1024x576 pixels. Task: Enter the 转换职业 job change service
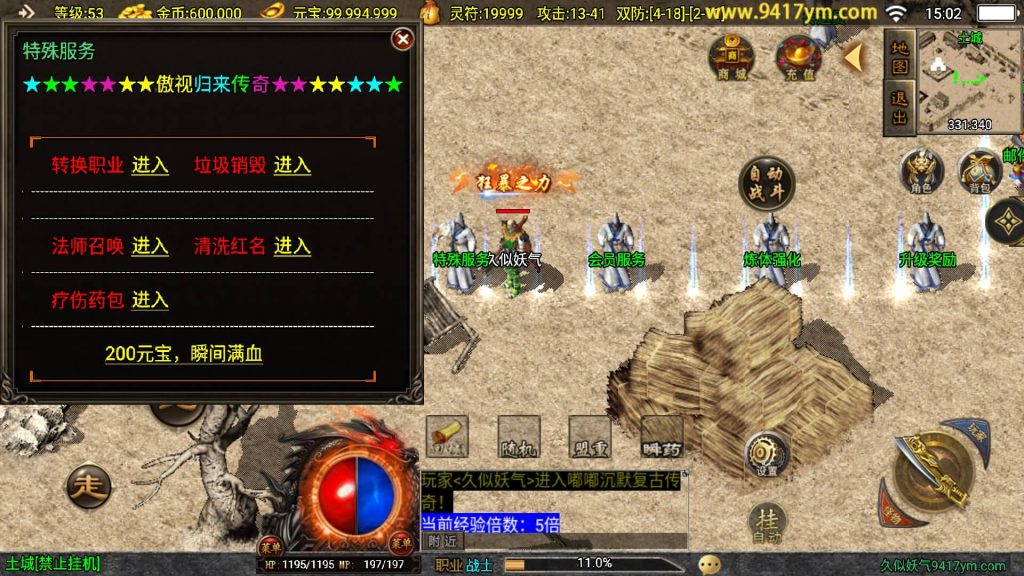[150, 165]
